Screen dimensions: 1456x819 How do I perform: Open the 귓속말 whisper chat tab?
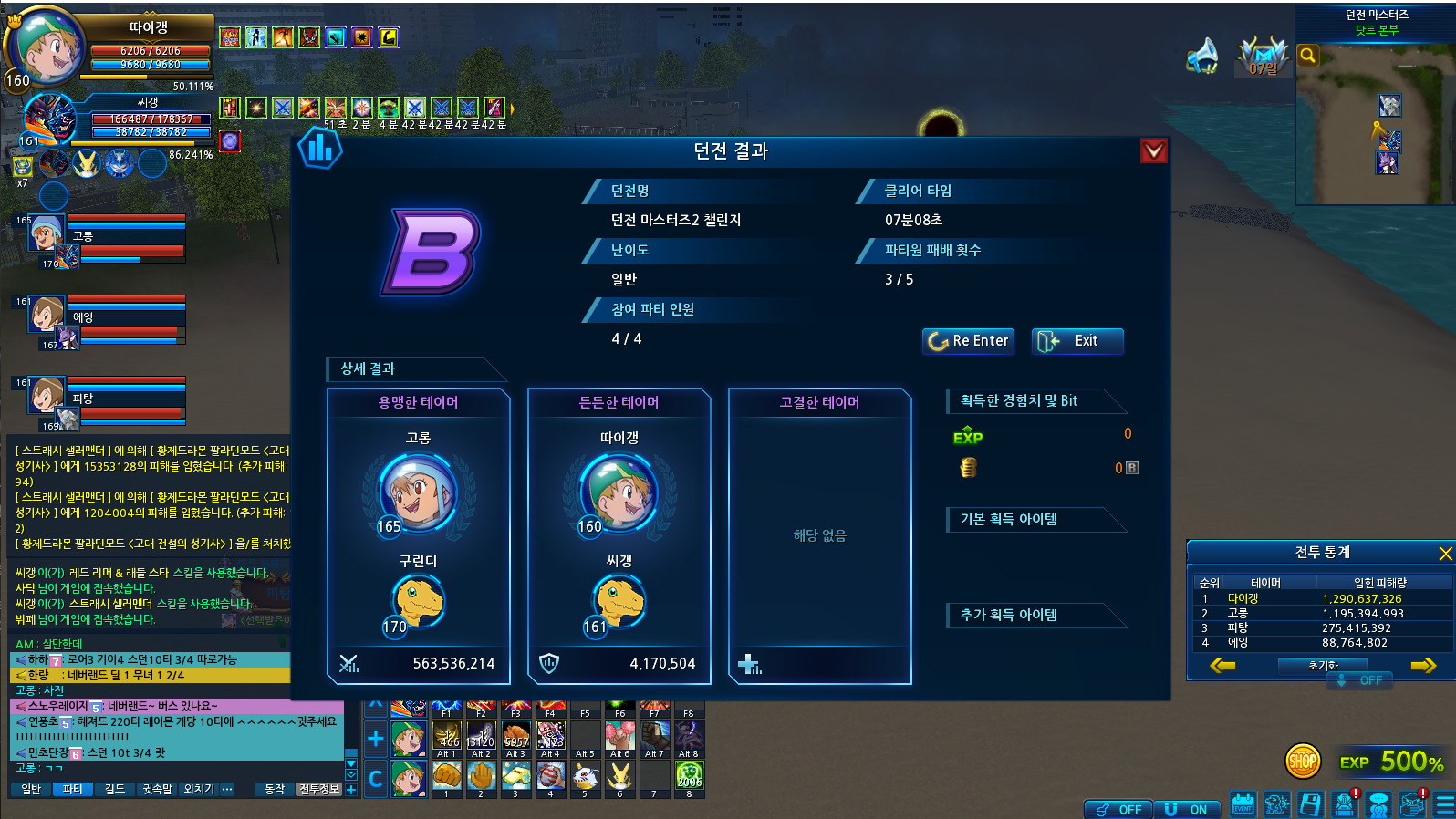tap(157, 789)
